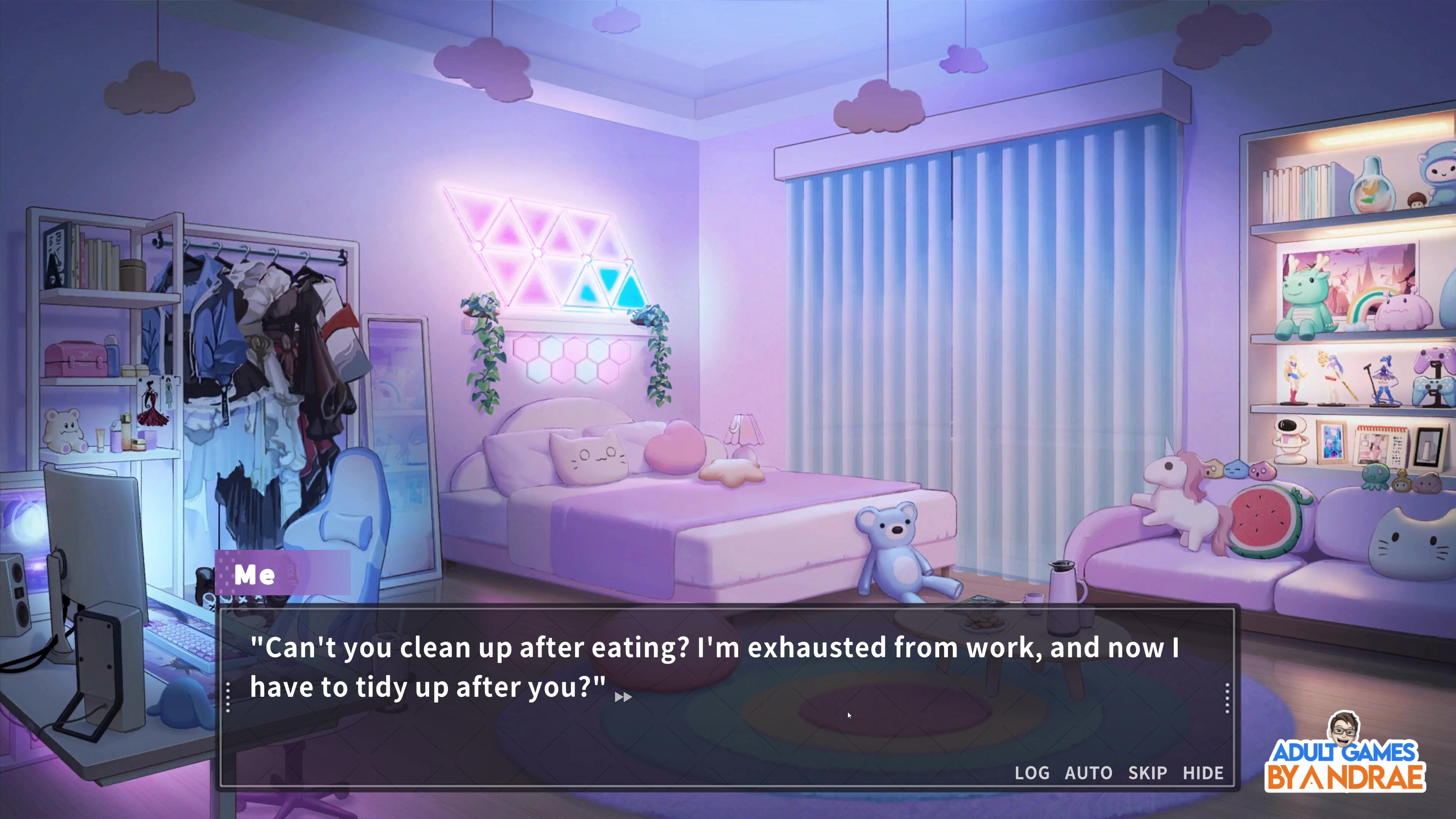Toggle AUTO text advance
This screenshot has width=1456, height=819.
click(1088, 773)
